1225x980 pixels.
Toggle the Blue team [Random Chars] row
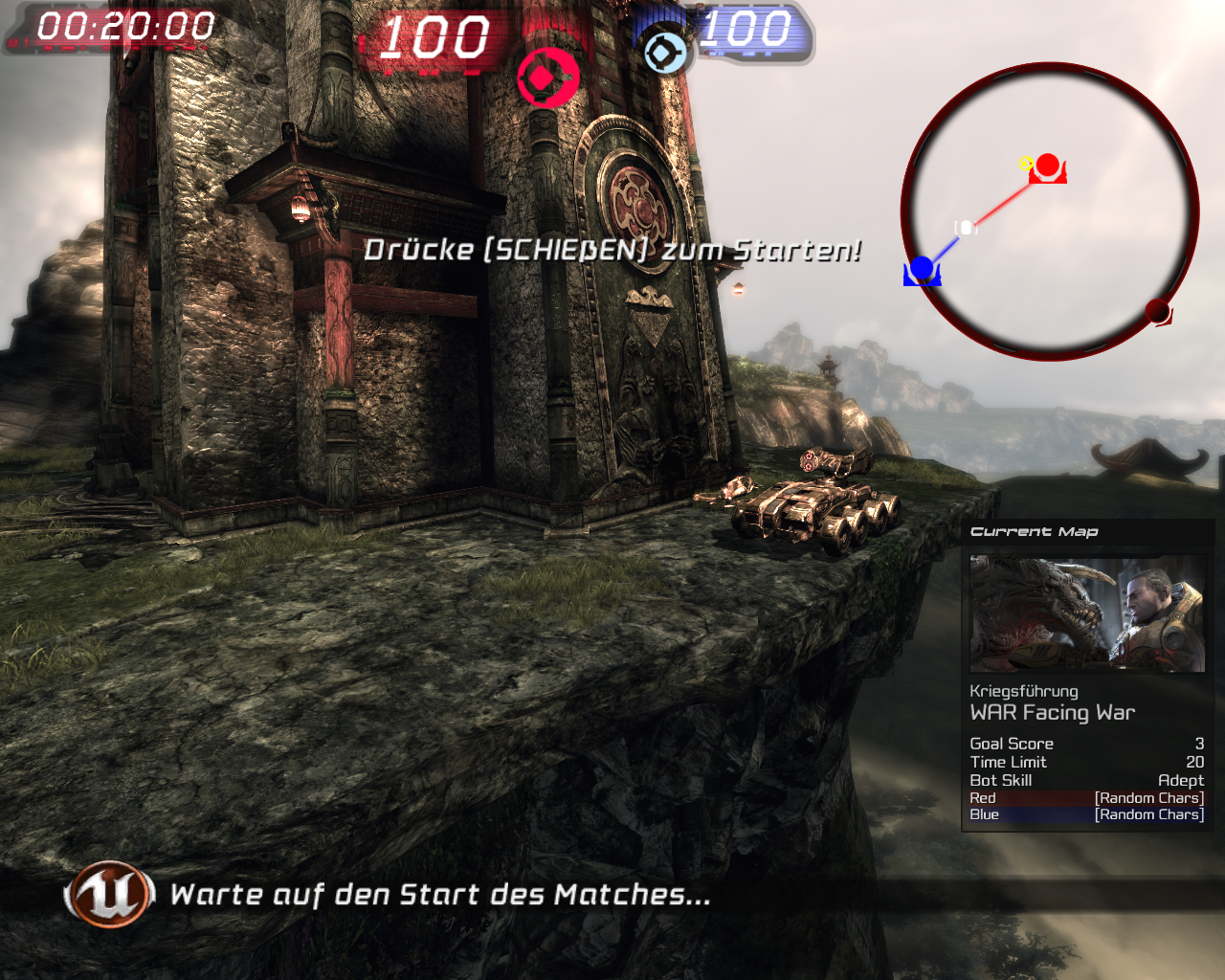tap(1087, 814)
